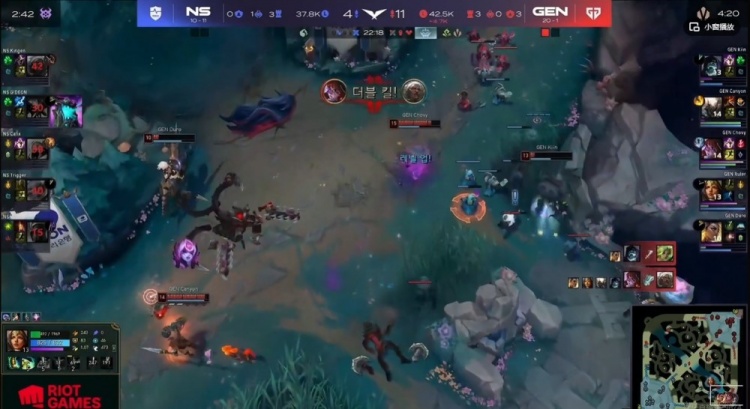Click the NS team logo on scoreboard
This screenshot has width=750, height=409.
[x=152, y=13]
